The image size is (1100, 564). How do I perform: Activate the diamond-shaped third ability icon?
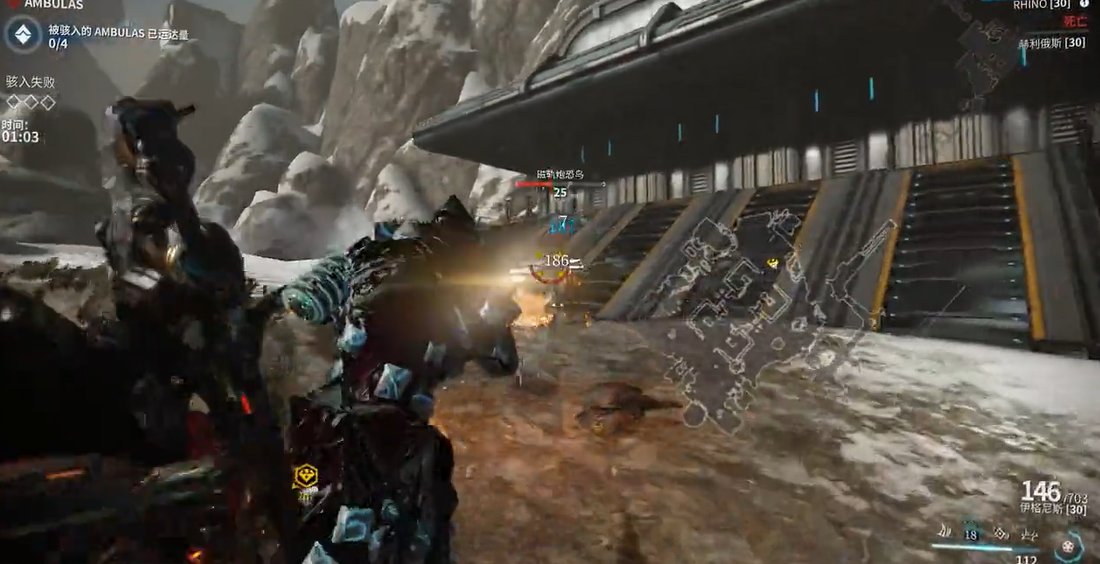coord(998,533)
